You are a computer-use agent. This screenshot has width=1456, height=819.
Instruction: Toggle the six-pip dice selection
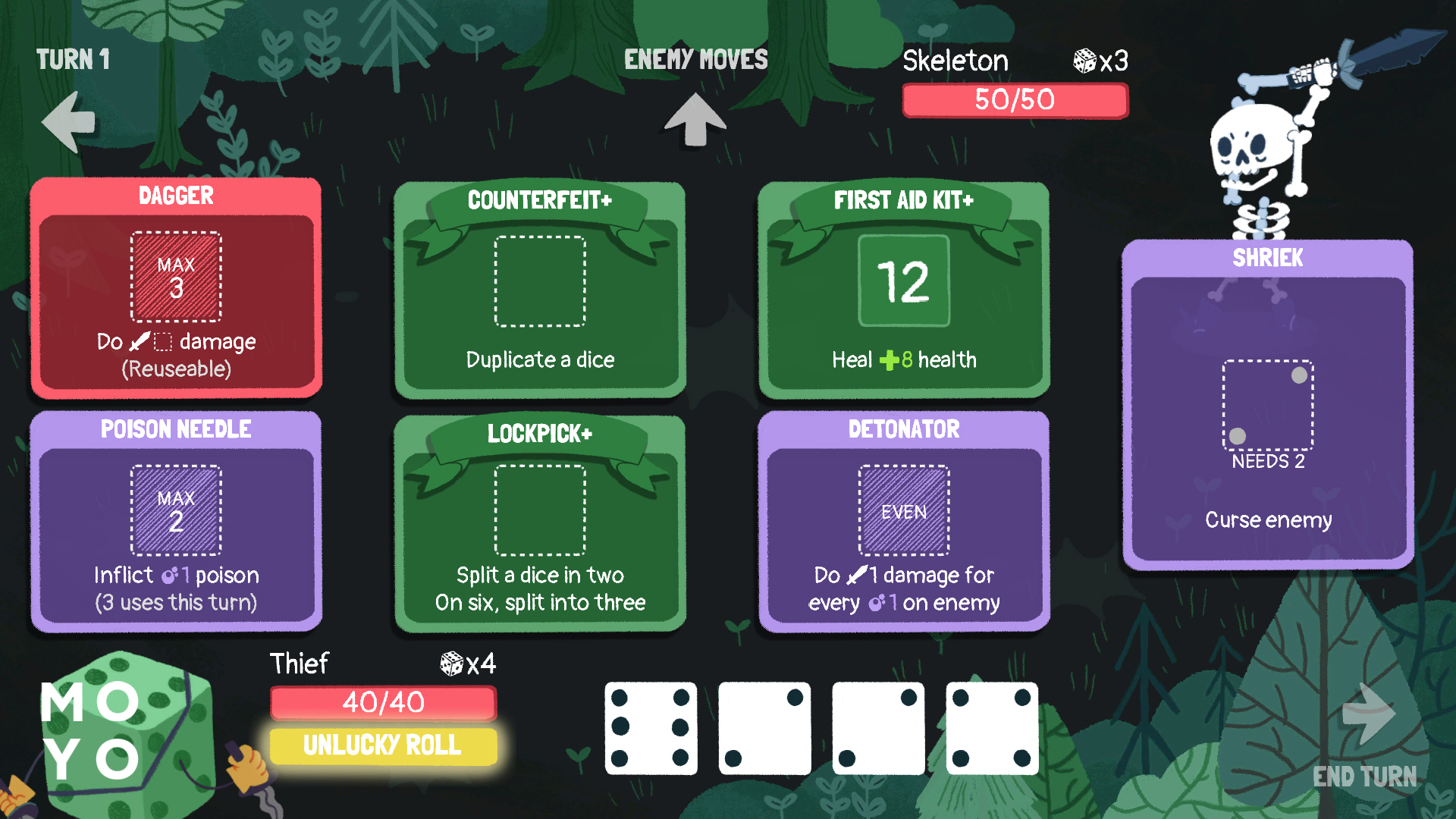coord(651,728)
